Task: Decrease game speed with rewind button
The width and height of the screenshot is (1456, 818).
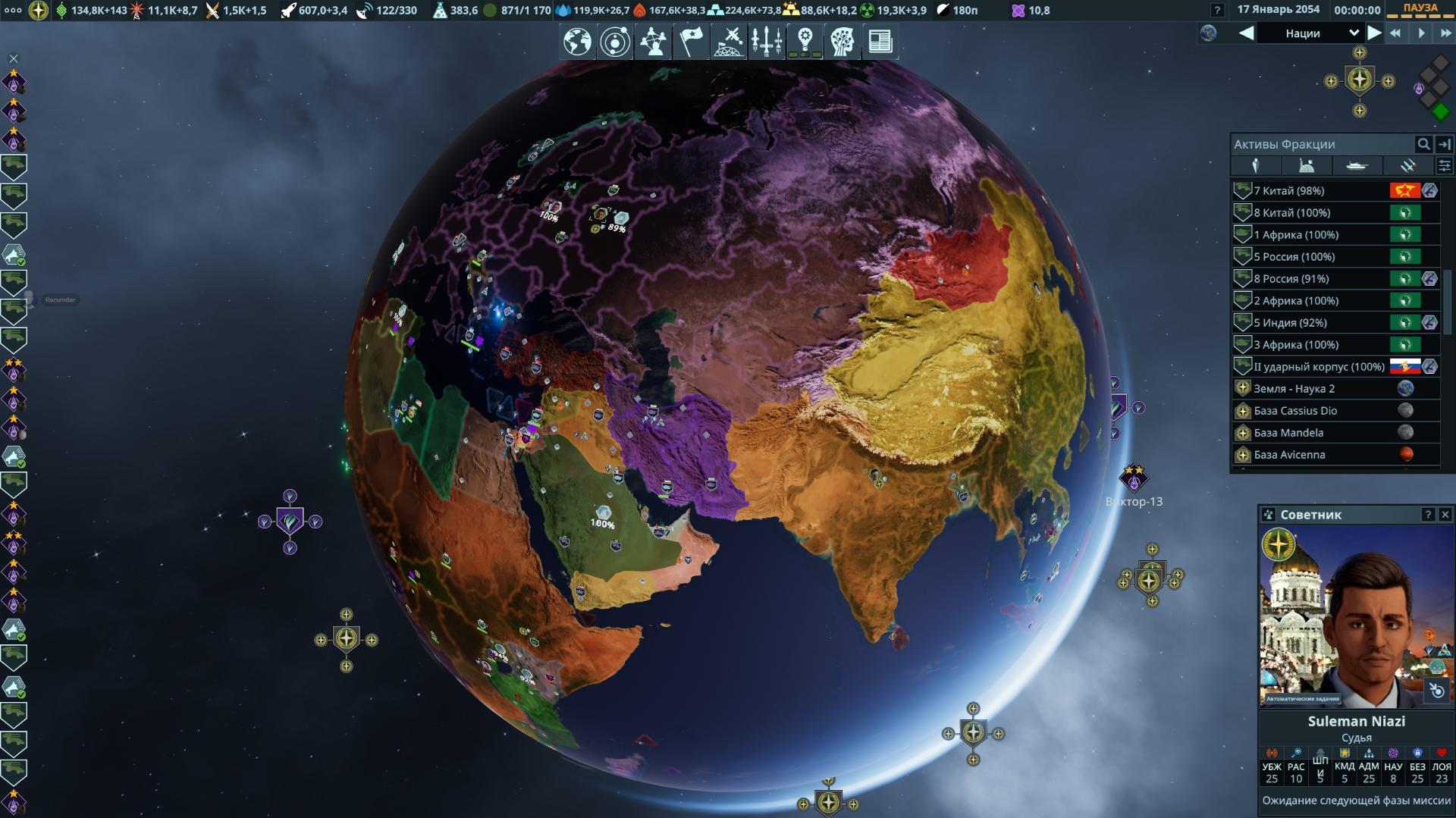Action: click(1395, 33)
